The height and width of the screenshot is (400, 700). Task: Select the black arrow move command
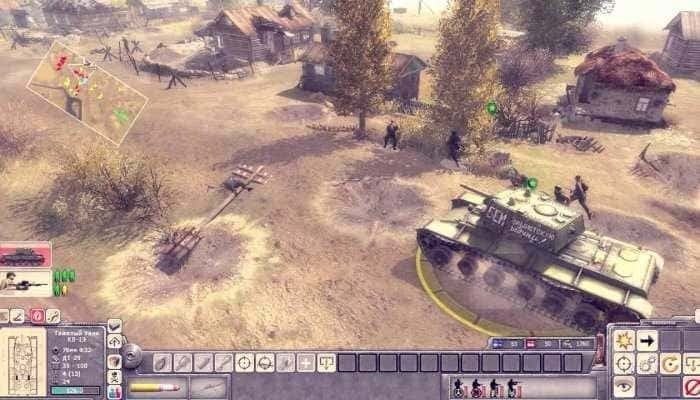[x=647, y=341]
